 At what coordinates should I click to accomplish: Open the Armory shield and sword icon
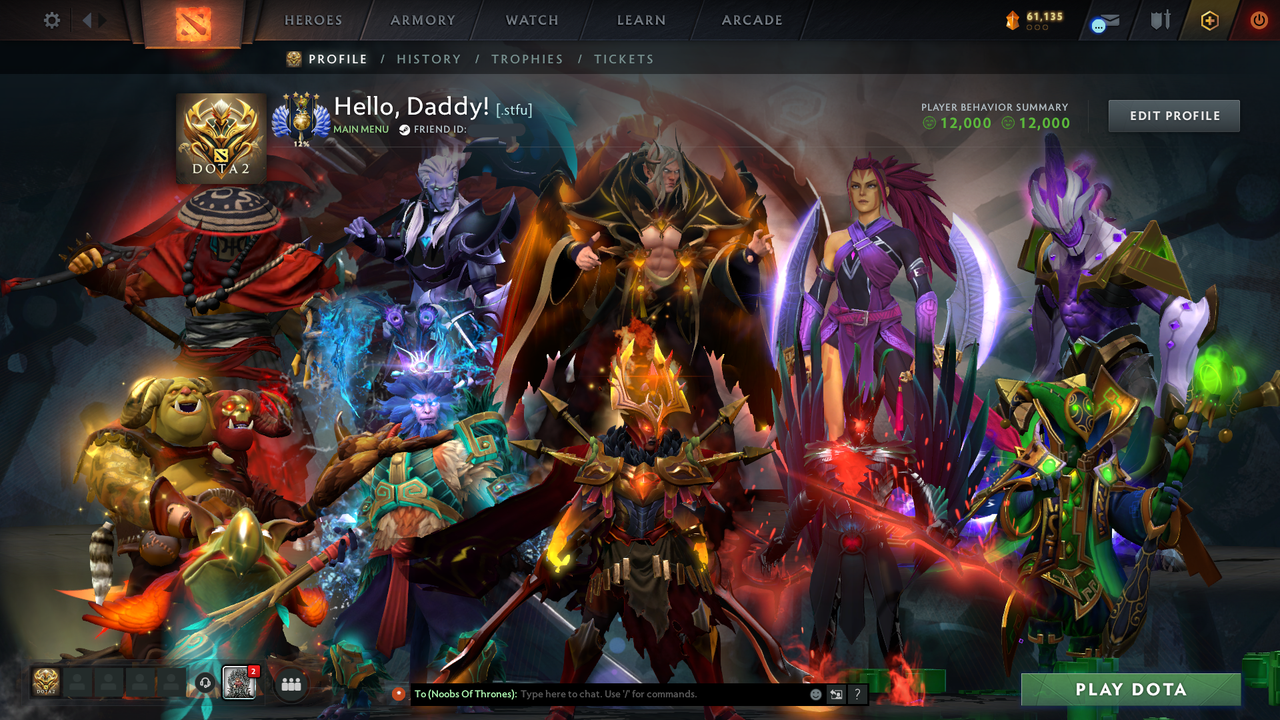pos(1160,19)
